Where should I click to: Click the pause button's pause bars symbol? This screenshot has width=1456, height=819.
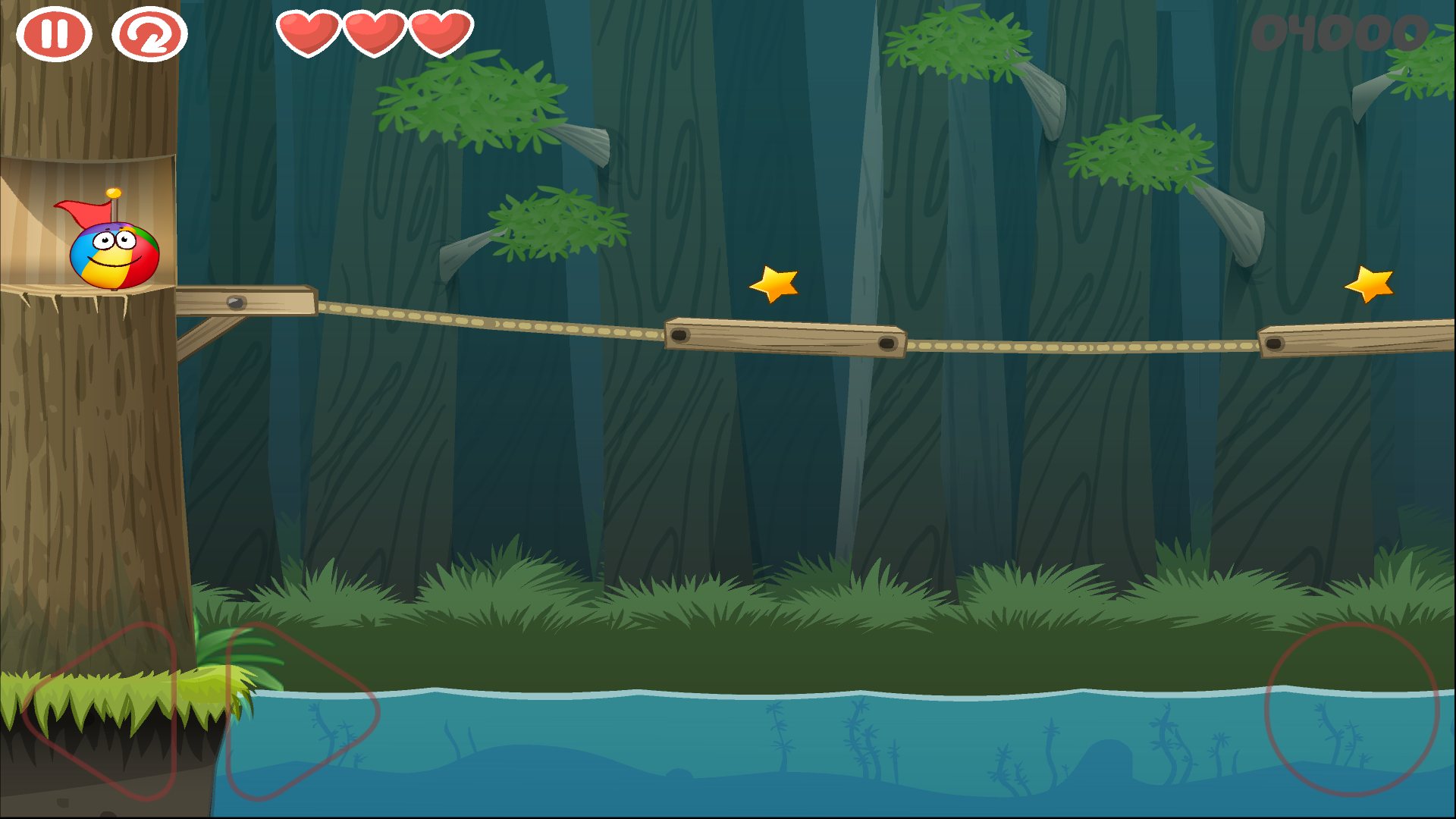(53, 33)
